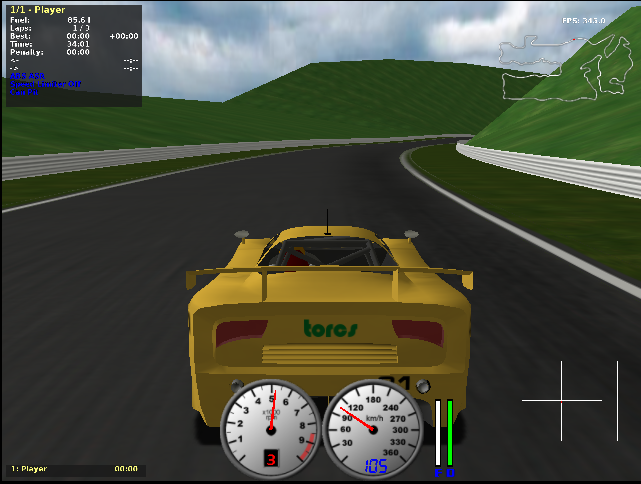This screenshot has width=641, height=484.
Task: Select the "1: Player" standings row
Action: 74,469
